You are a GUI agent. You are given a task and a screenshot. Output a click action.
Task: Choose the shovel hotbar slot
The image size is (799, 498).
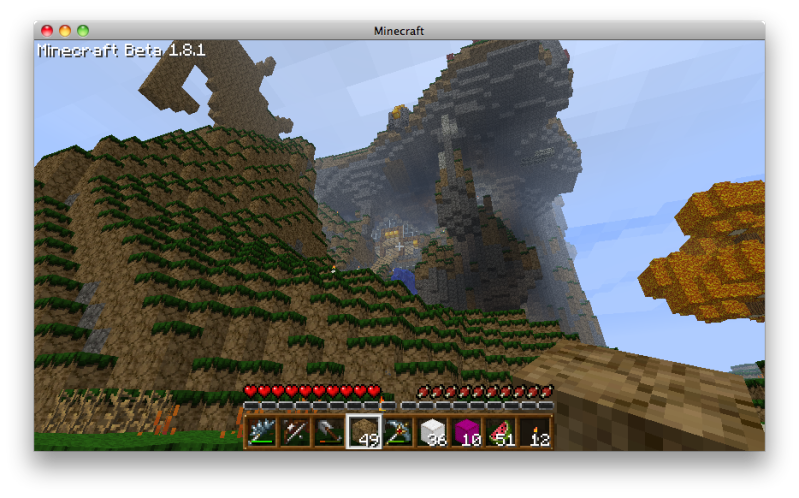tap(329, 432)
